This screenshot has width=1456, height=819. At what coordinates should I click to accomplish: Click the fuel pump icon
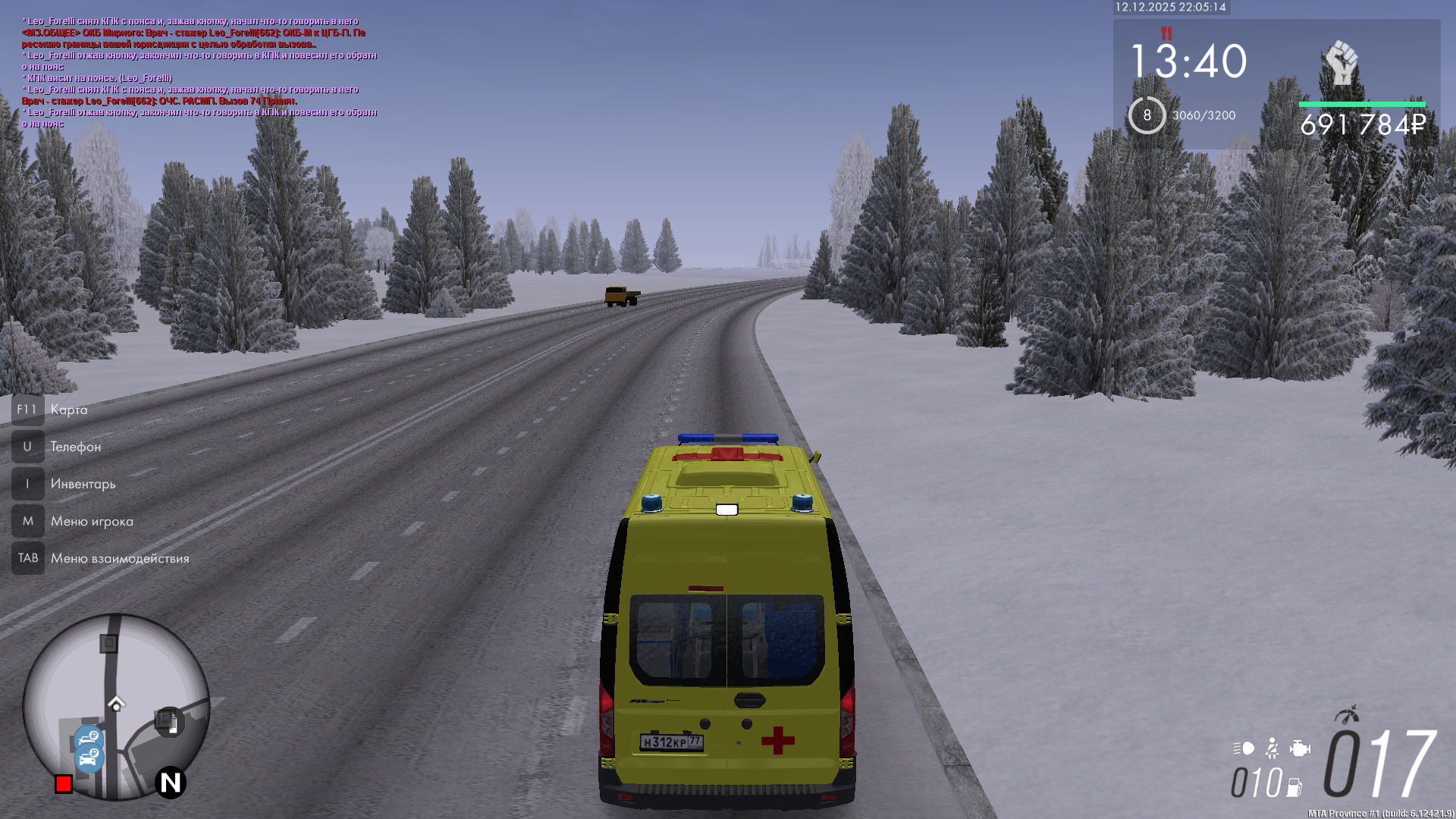coord(1294,787)
